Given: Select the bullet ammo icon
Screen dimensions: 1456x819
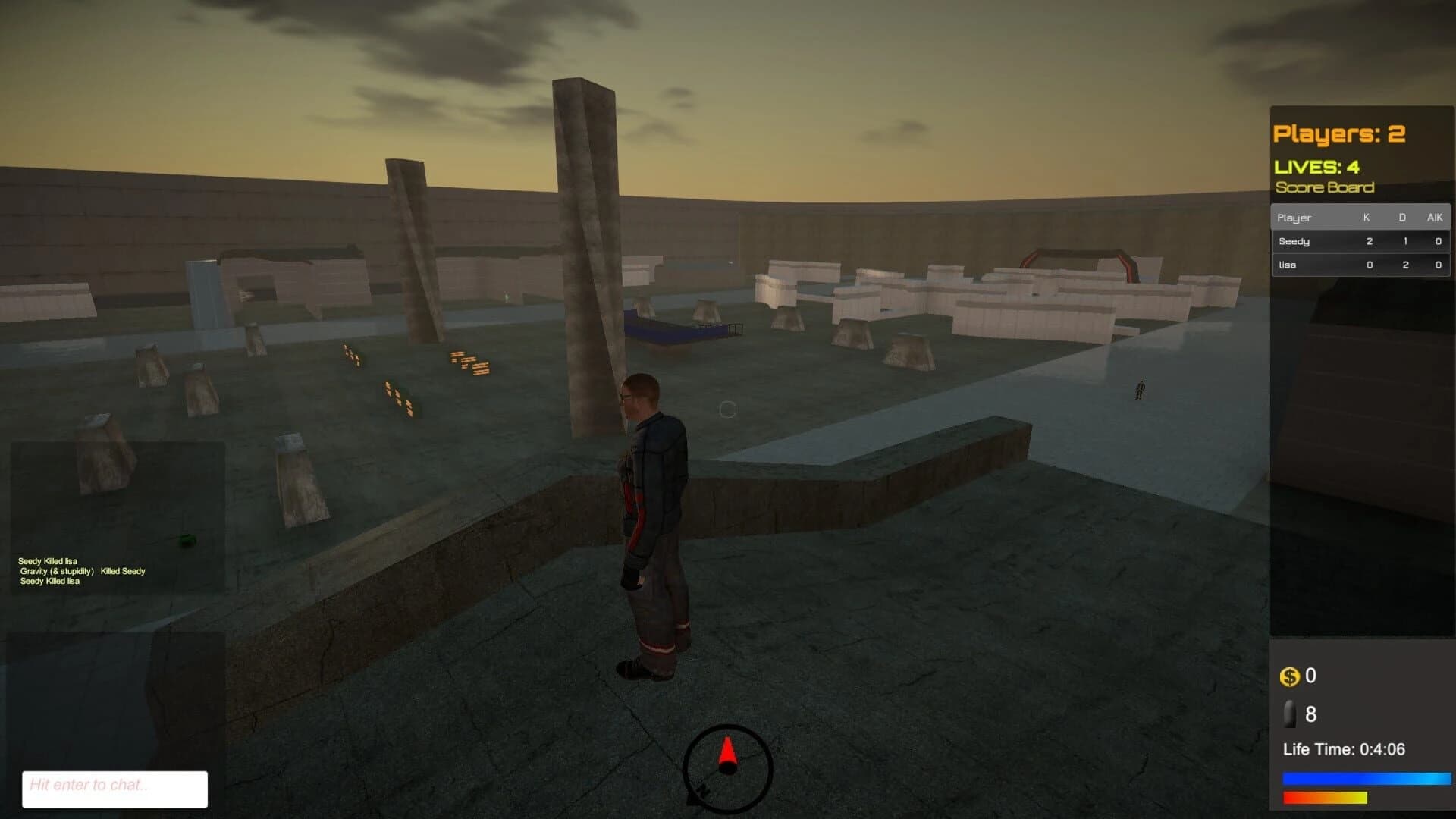Looking at the screenshot, I should pos(1289,714).
